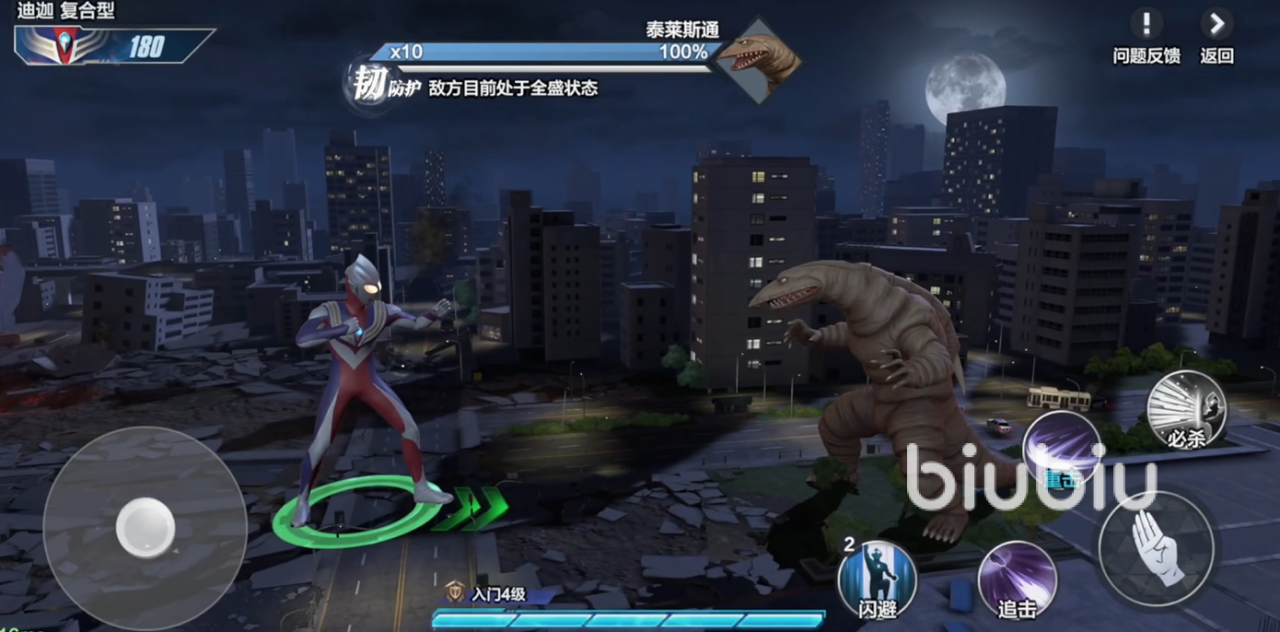This screenshot has width=1280, height=632.
Task: Open the 问题反馈 feedback button
Action: [x=1146, y=25]
